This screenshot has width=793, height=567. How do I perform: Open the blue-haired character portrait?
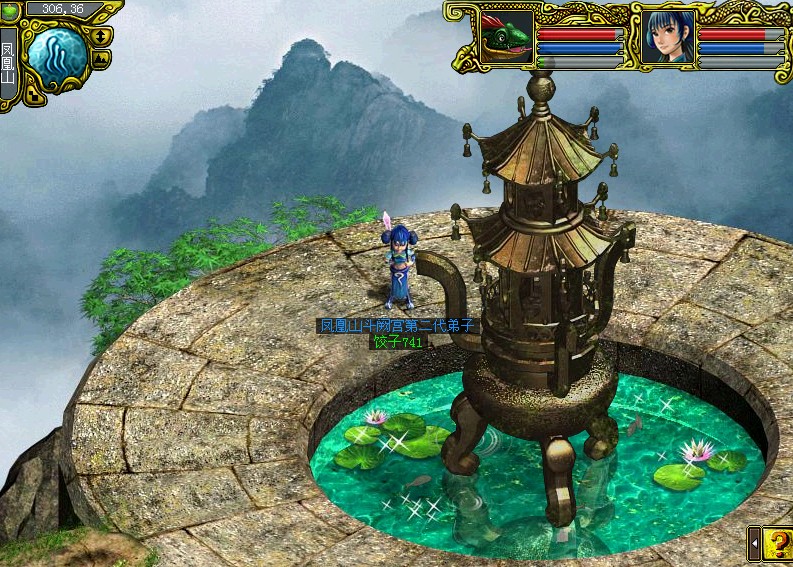tap(667, 38)
